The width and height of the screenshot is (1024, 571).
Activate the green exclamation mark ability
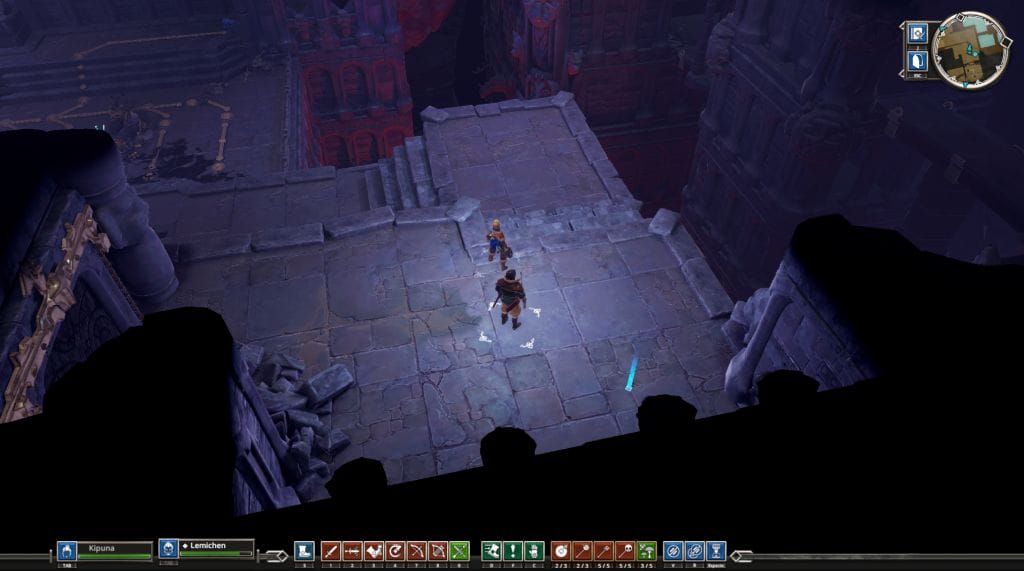[x=513, y=550]
